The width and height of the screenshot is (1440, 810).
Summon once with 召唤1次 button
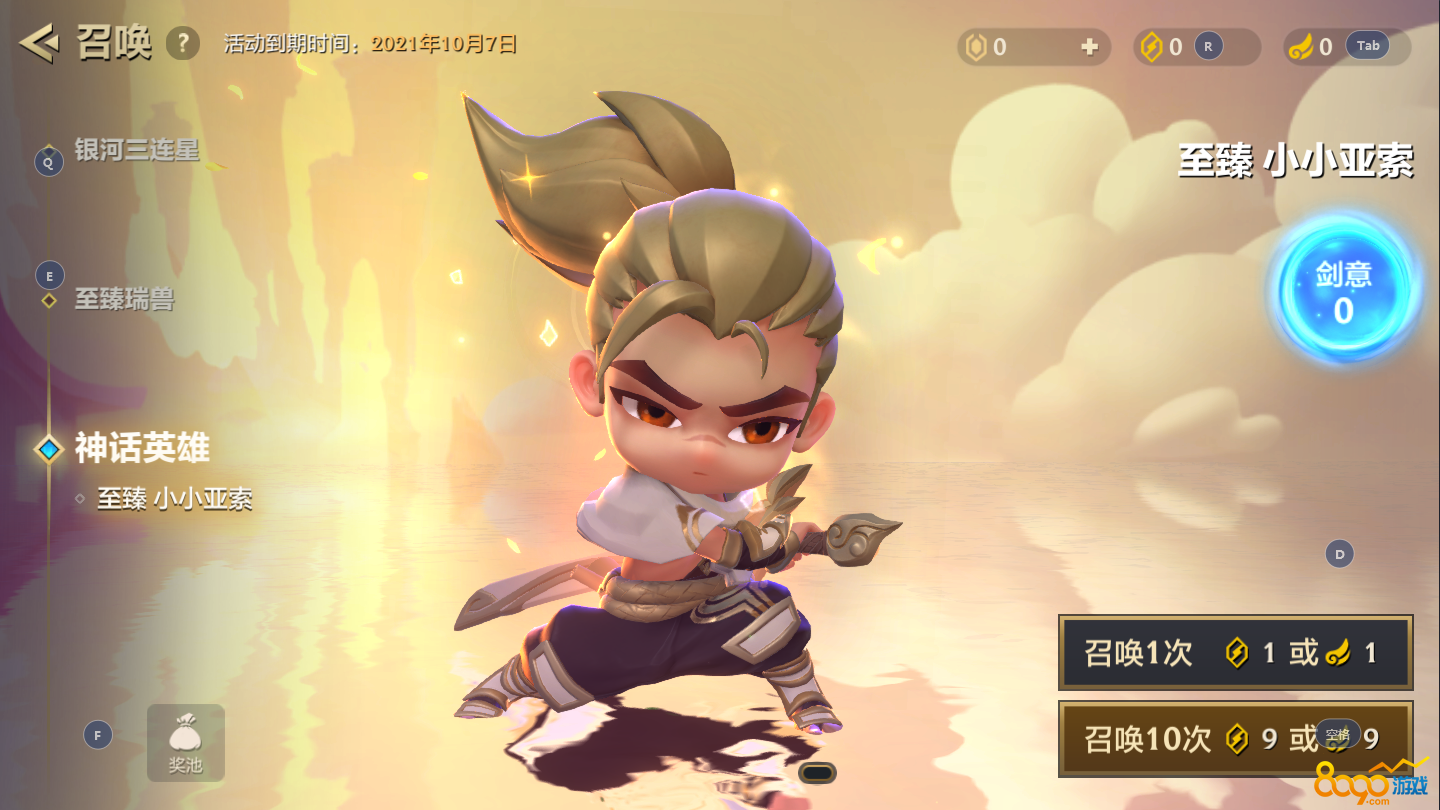pos(1235,653)
